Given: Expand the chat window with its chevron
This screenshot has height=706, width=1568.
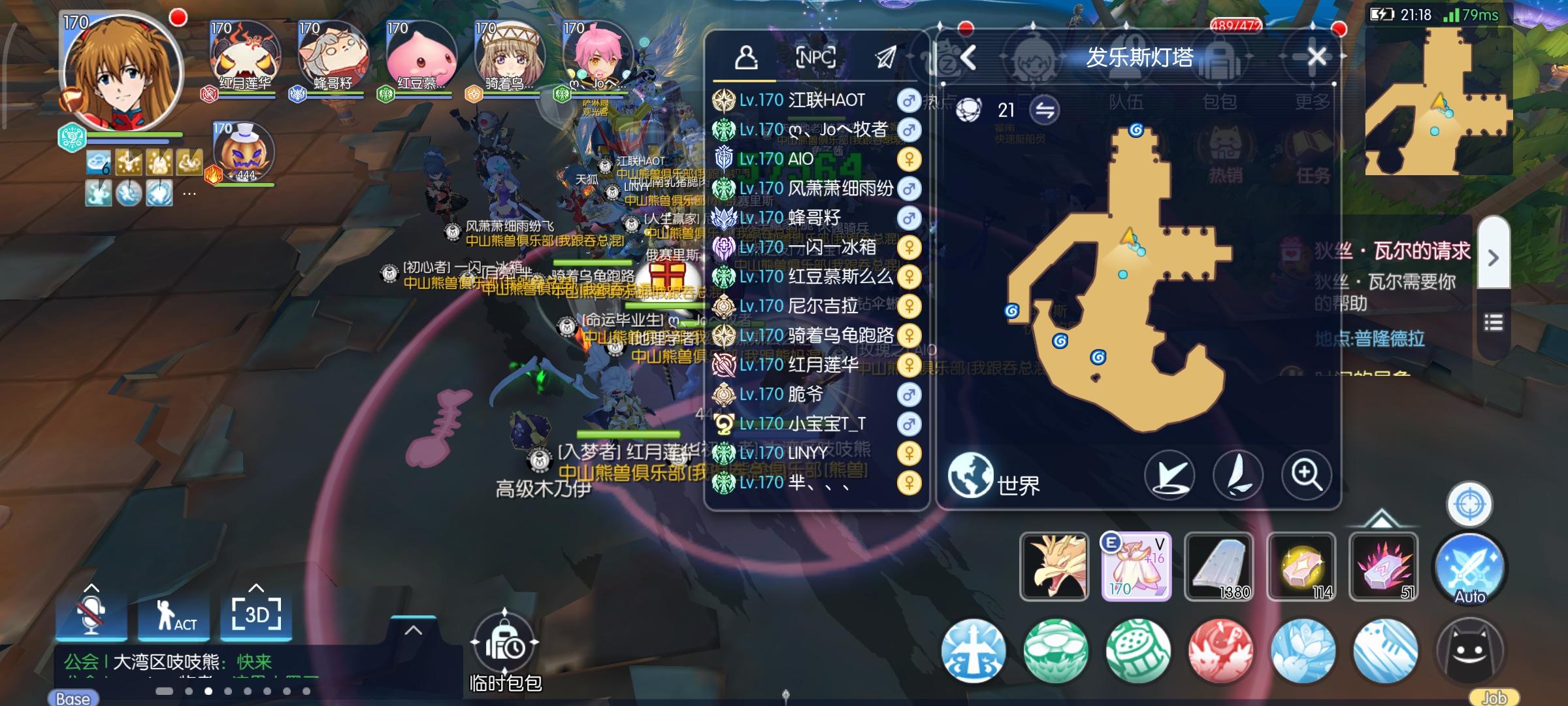Looking at the screenshot, I should 412,630.
